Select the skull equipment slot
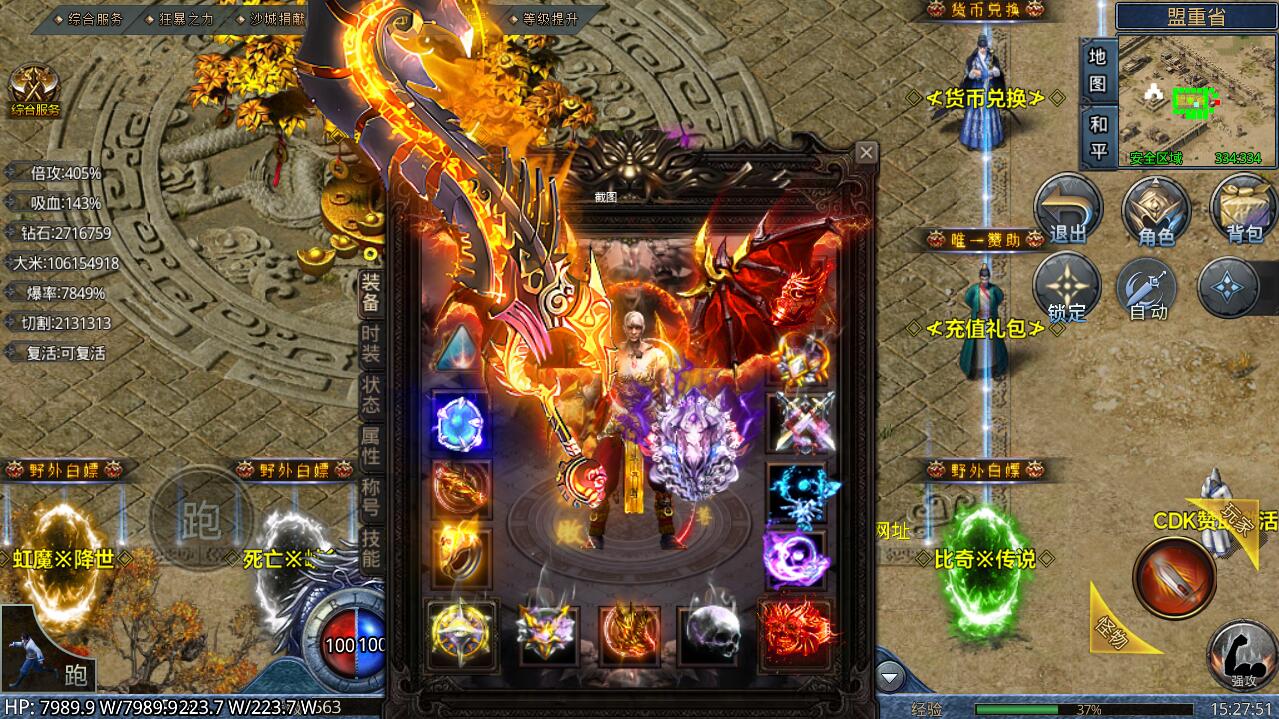Image resolution: width=1279 pixels, height=719 pixels. [713, 632]
